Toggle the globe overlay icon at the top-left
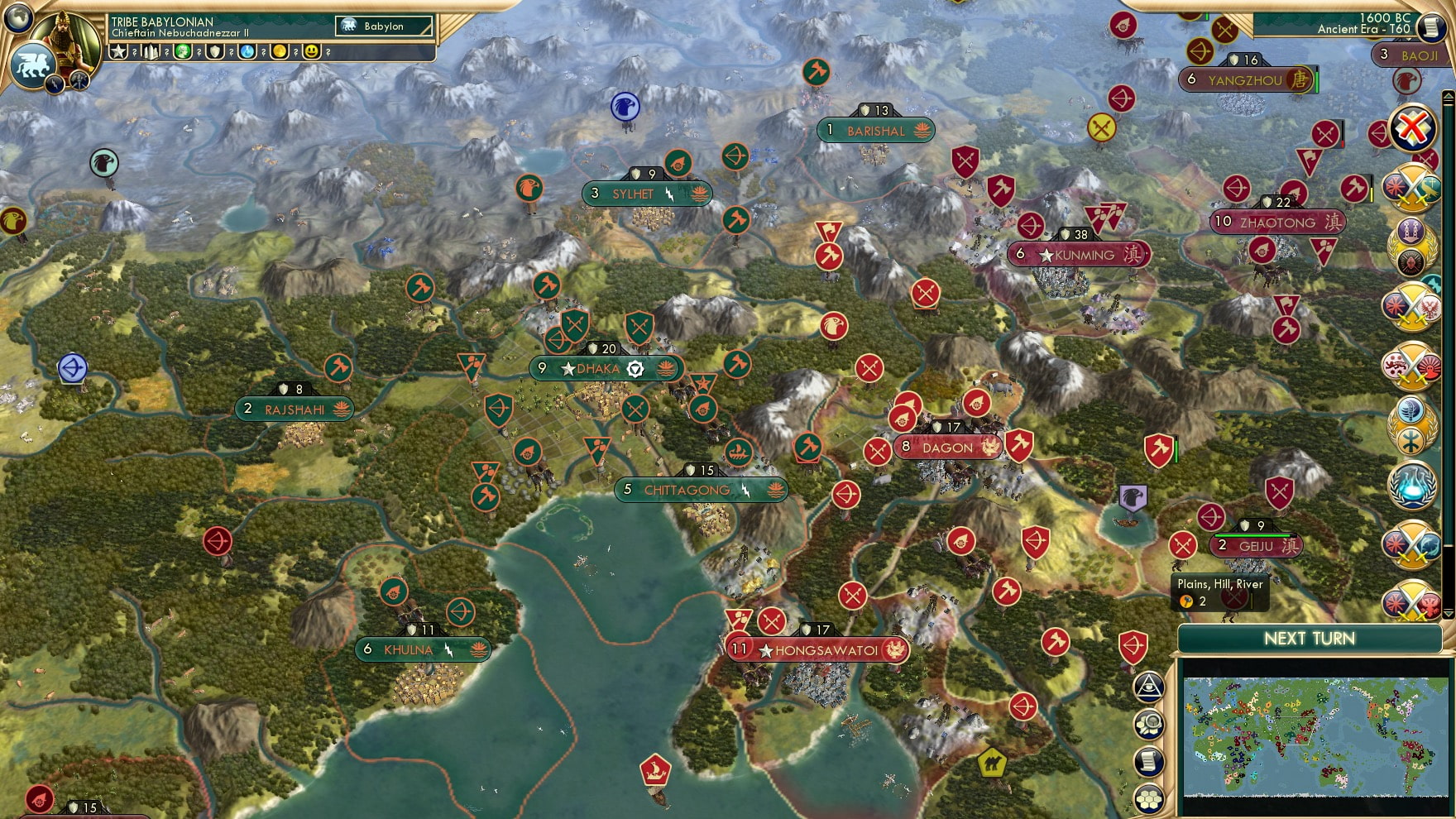 17,17
